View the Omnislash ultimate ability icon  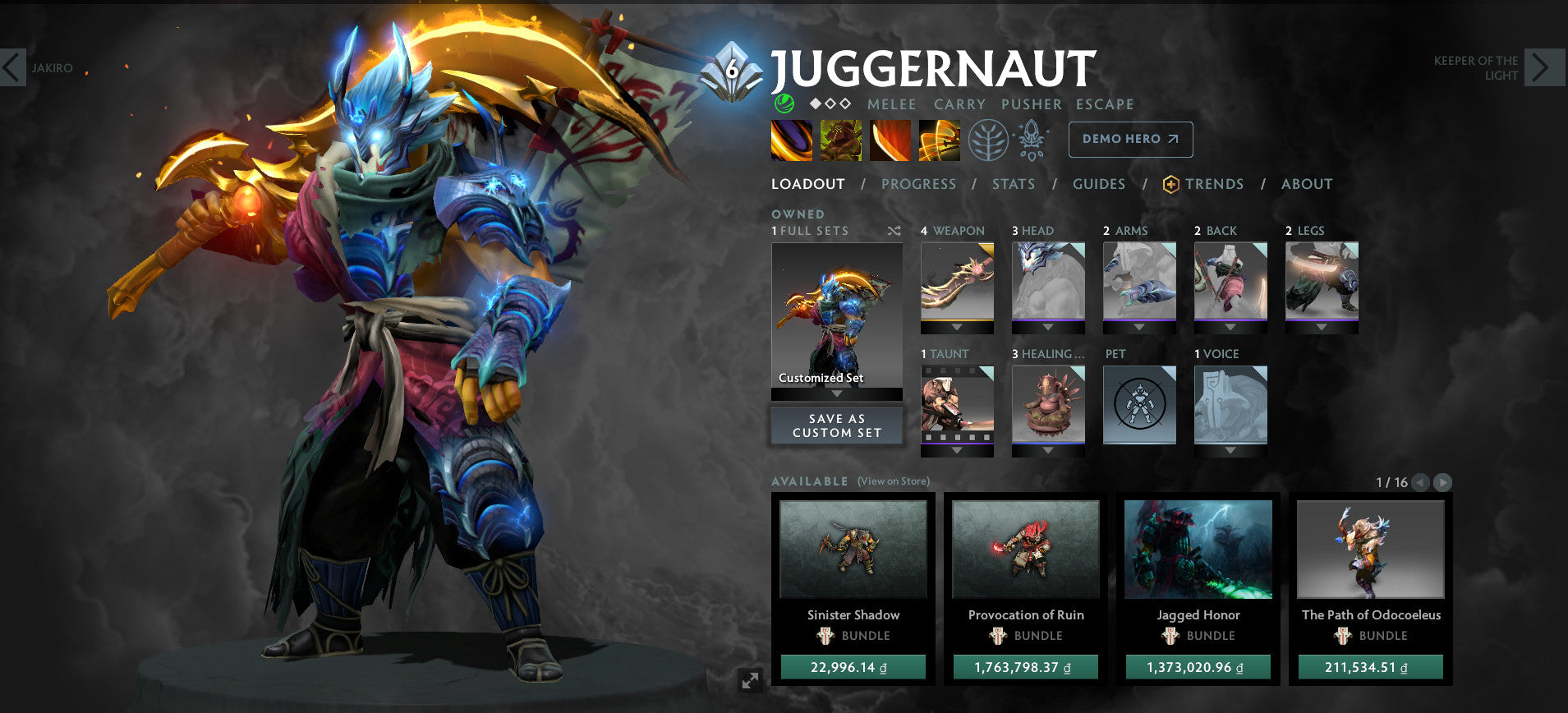[939, 140]
